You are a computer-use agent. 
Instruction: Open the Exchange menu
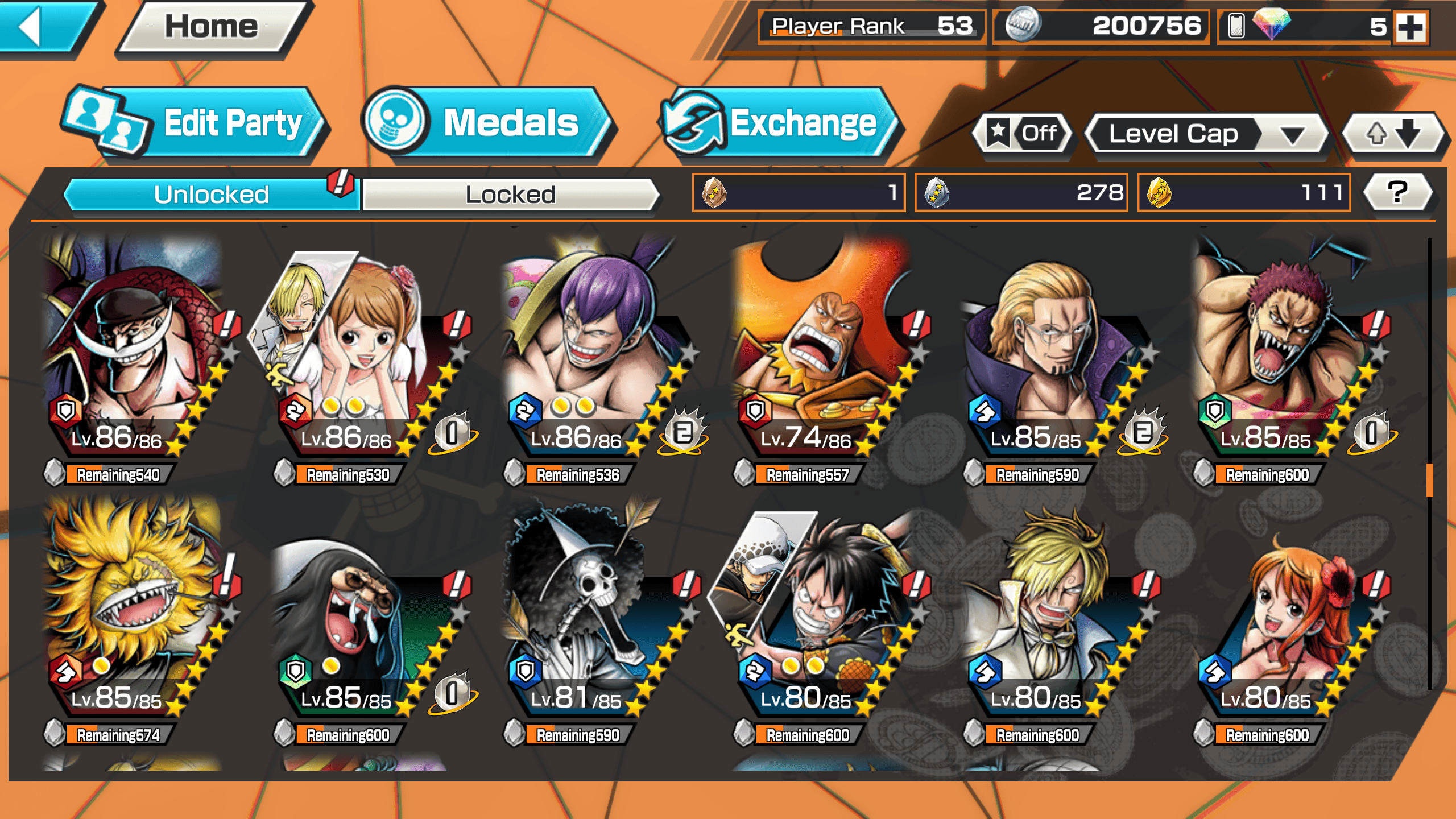779,123
